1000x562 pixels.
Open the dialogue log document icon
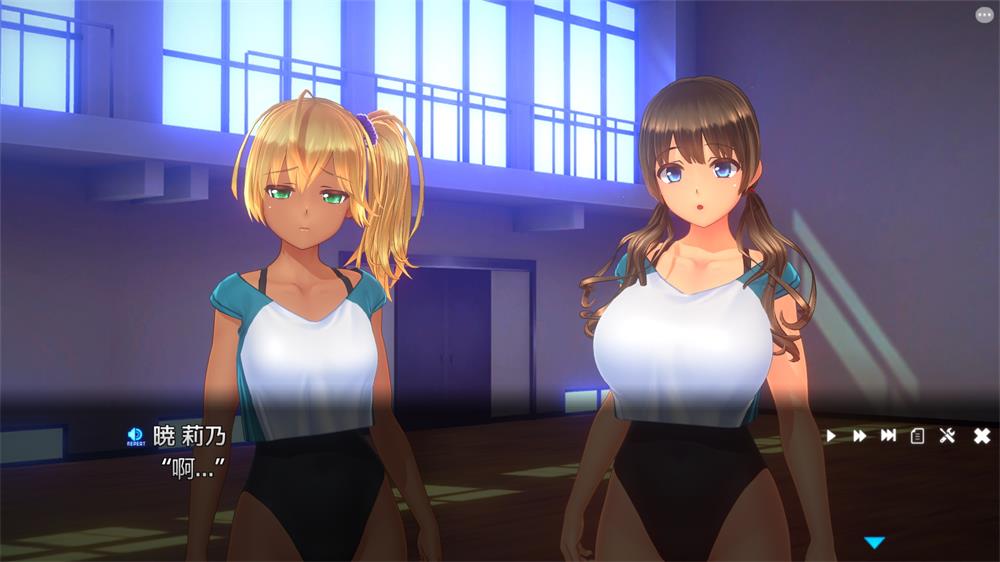pyautogui.click(x=917, y=435)
